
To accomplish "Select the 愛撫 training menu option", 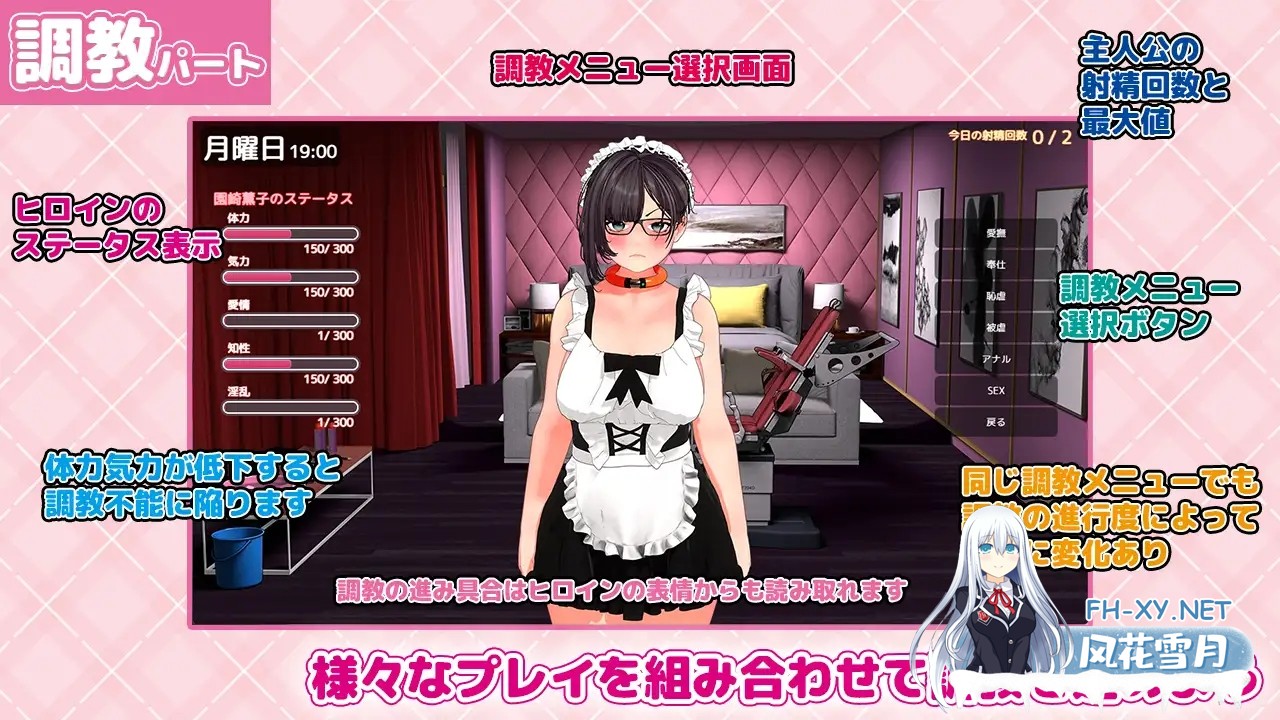I will tap(995, 233).
